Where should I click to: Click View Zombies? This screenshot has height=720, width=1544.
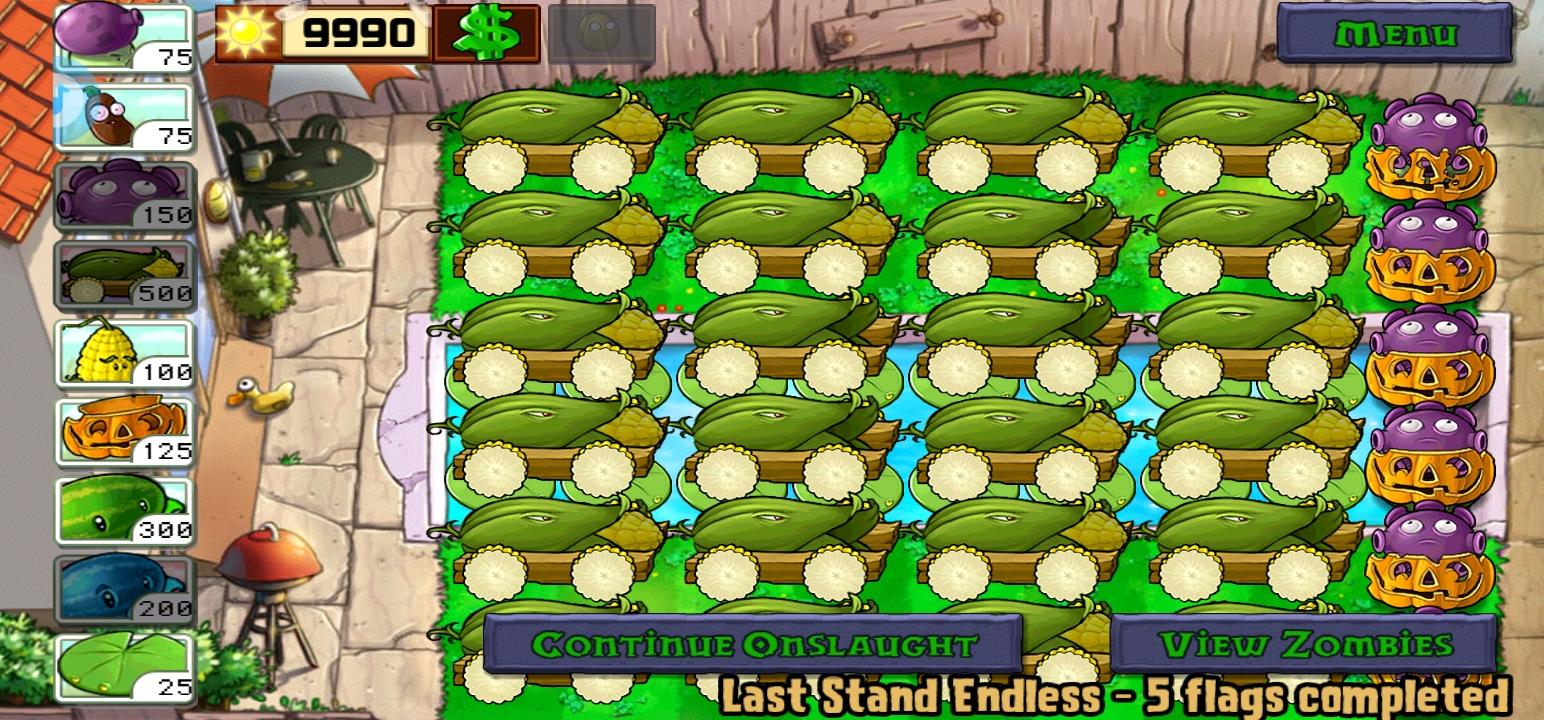[1301, 646]
